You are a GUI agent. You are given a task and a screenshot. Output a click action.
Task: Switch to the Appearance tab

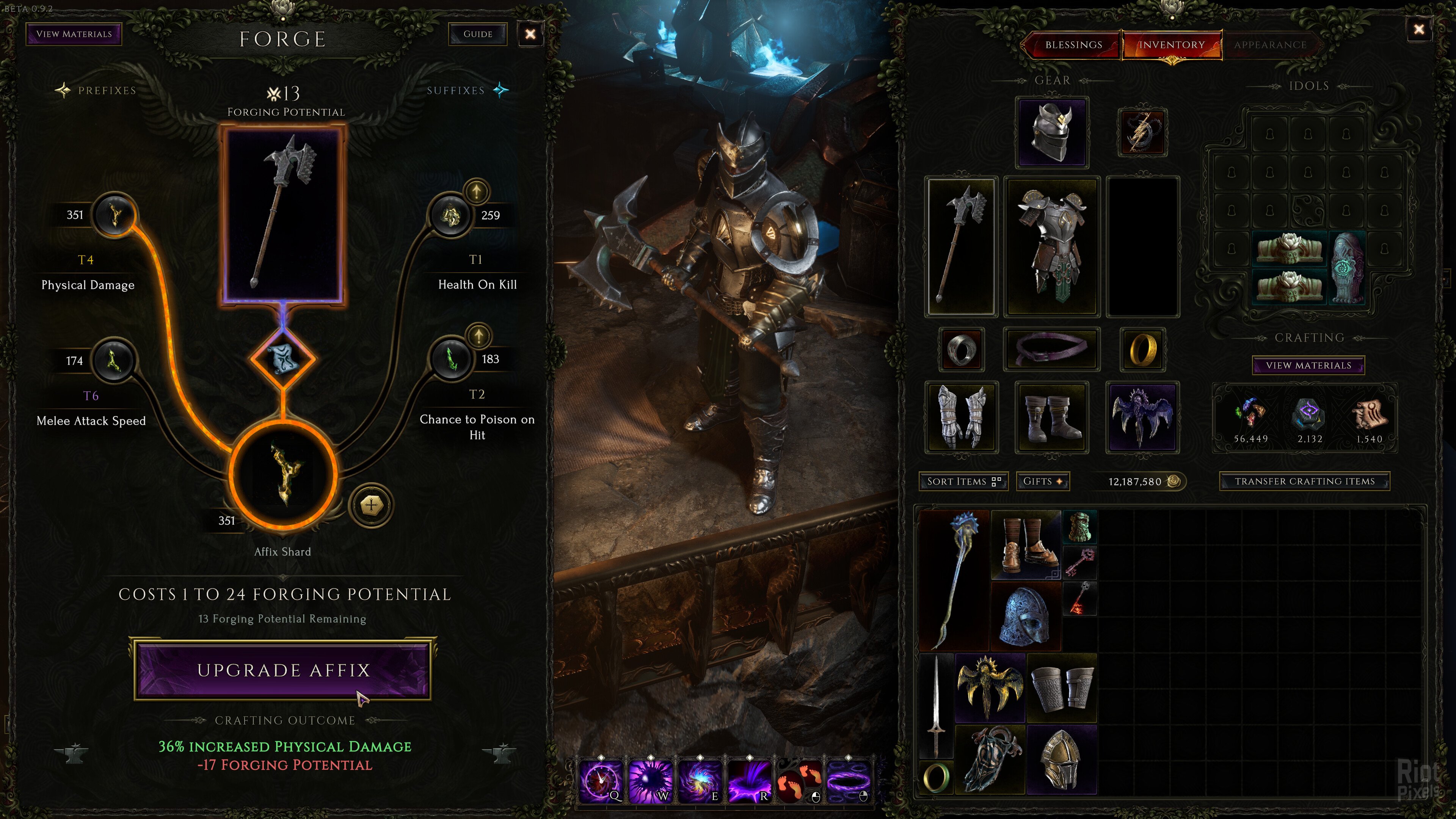[x=1269, y=45]
